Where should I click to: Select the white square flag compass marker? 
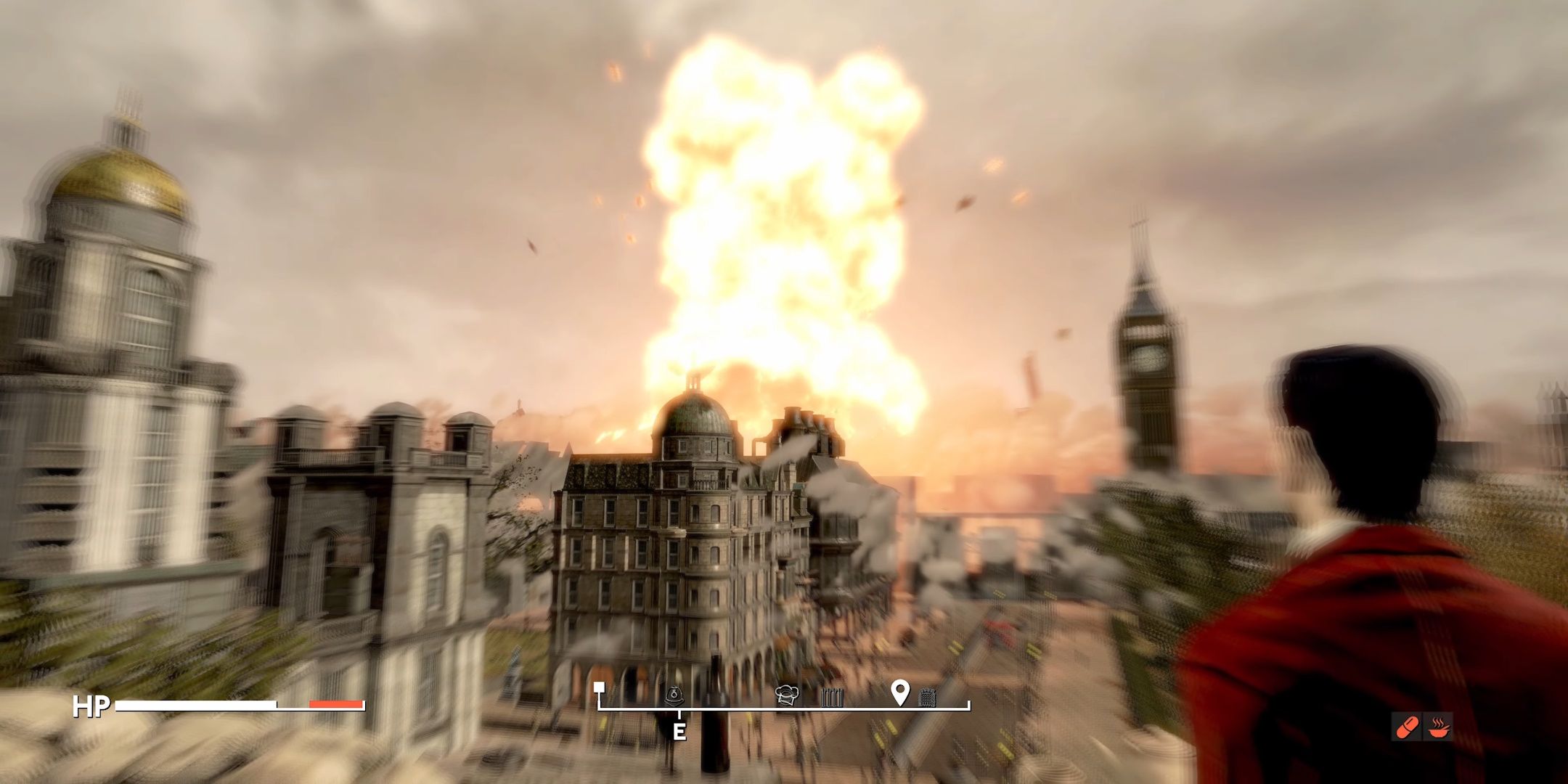(599, 687)
